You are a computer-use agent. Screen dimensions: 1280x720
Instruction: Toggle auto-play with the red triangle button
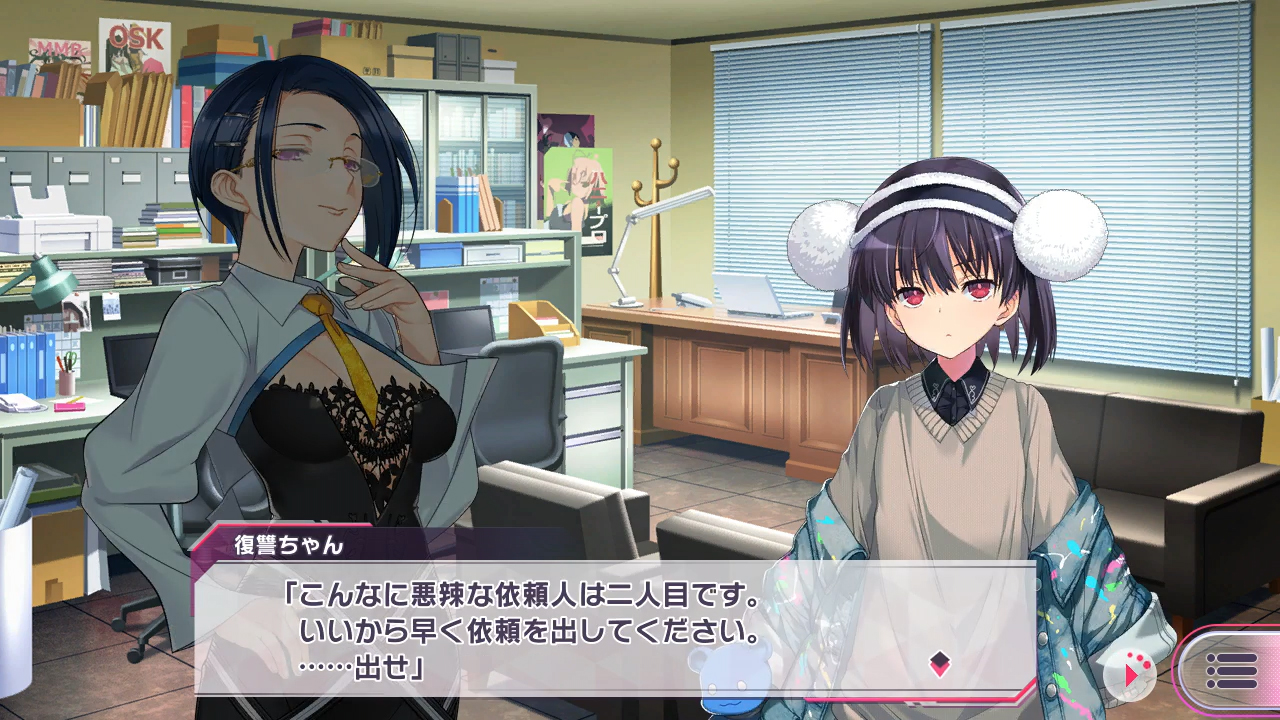[x=1131, y=674]
